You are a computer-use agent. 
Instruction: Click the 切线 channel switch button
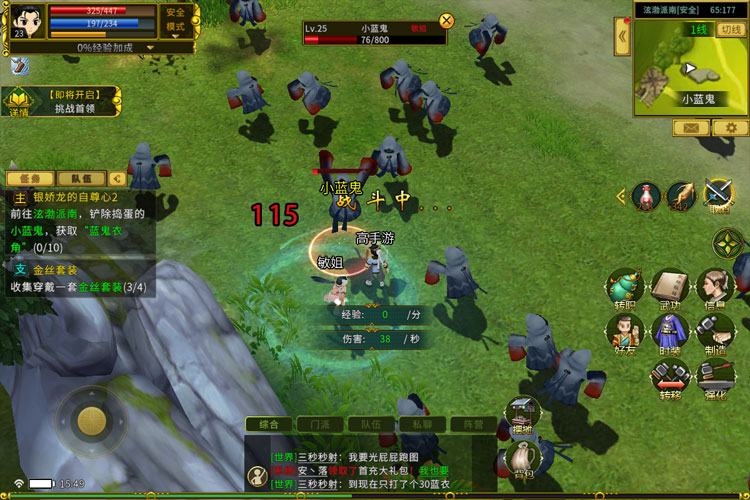[730, 29]
